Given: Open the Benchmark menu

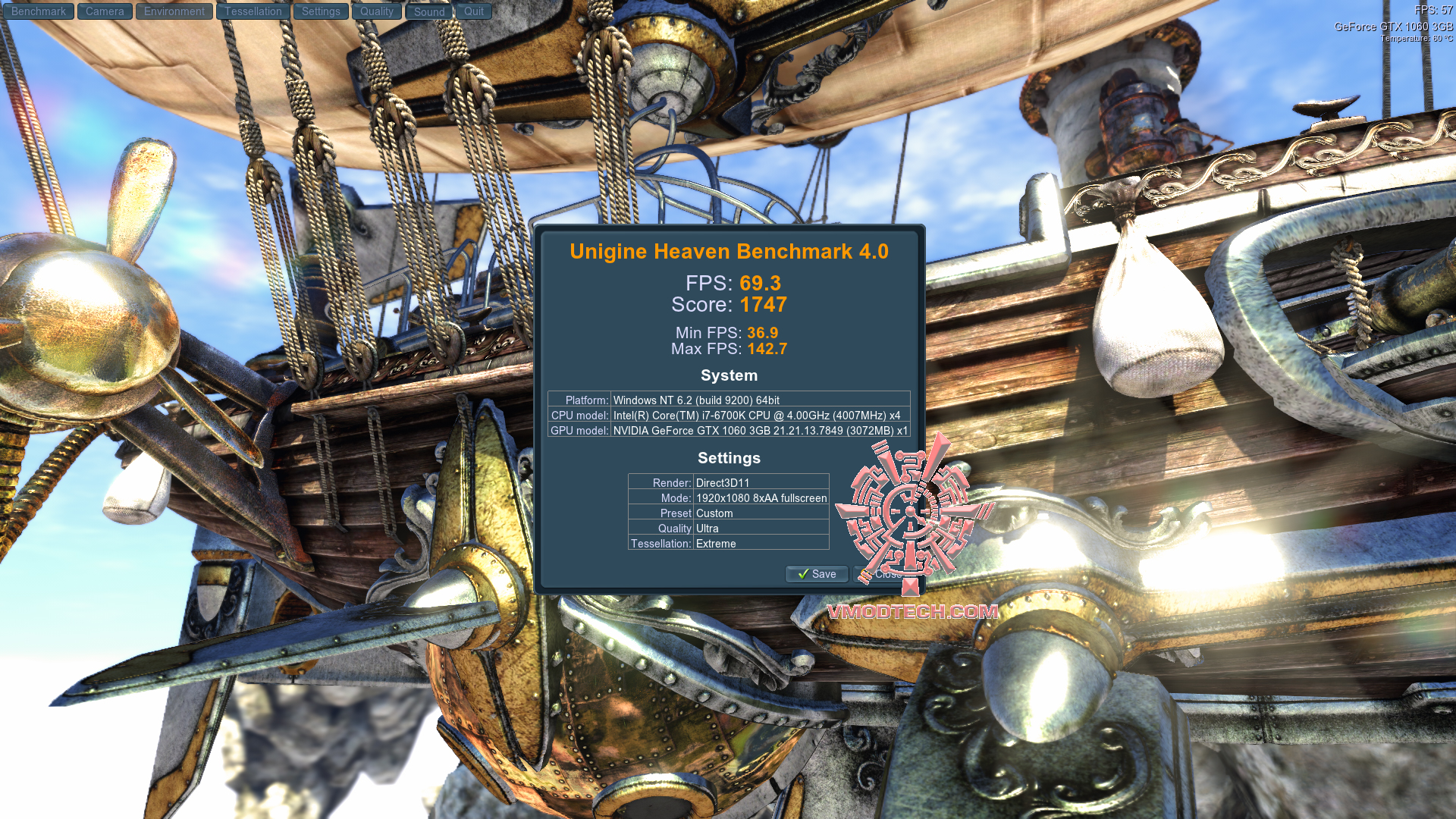Looking at the screenshot, I should (x=38, y=11).
